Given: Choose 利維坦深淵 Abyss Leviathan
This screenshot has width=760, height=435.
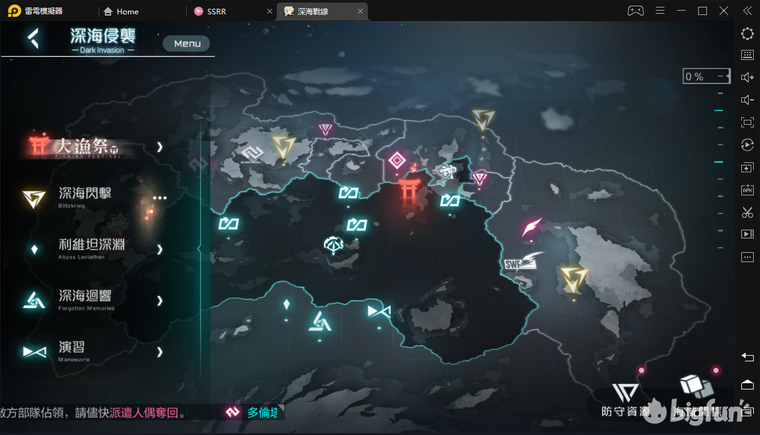Looking at the screenshot, I should 92,248.
